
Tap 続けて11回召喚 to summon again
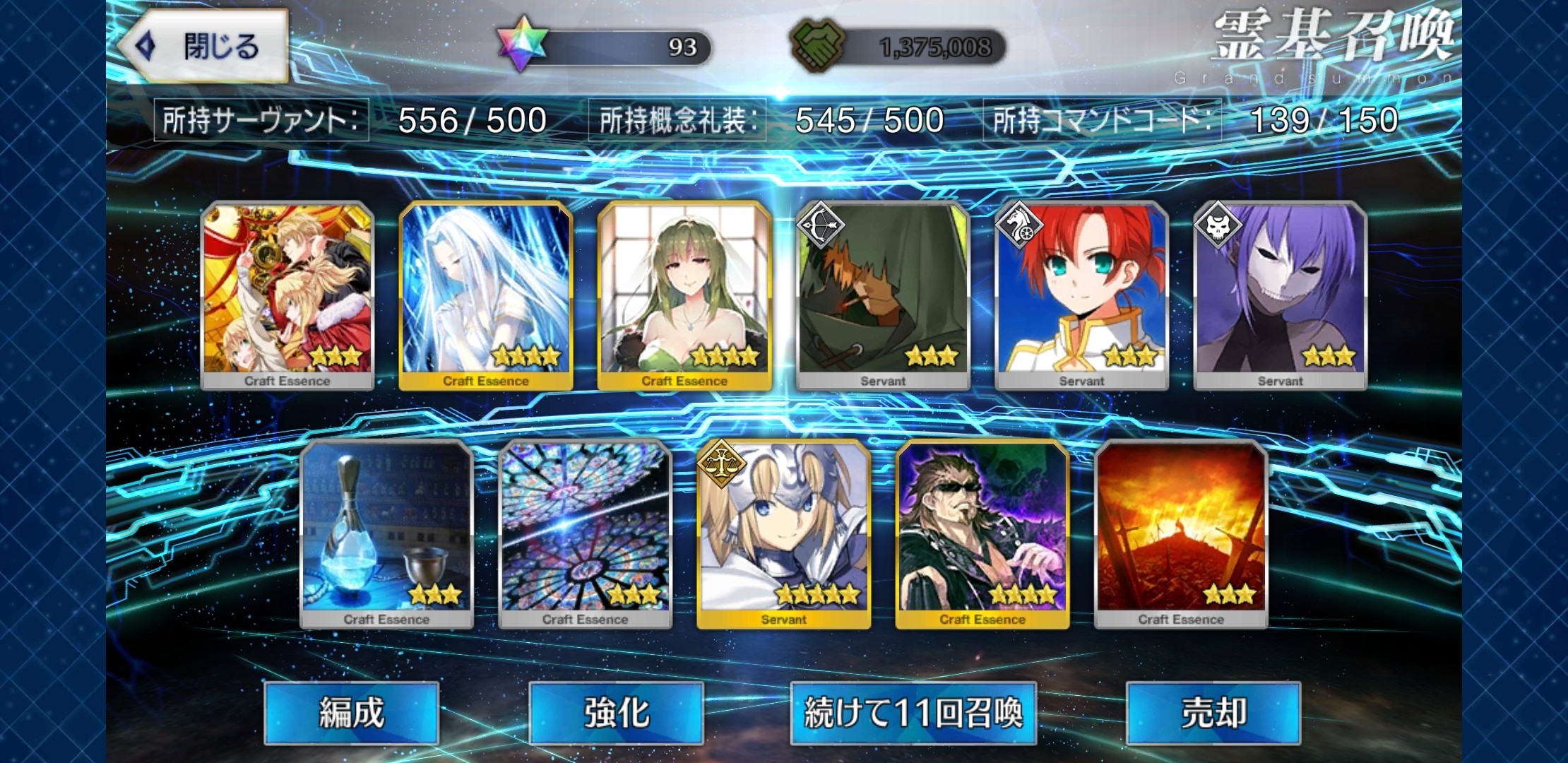913,712
